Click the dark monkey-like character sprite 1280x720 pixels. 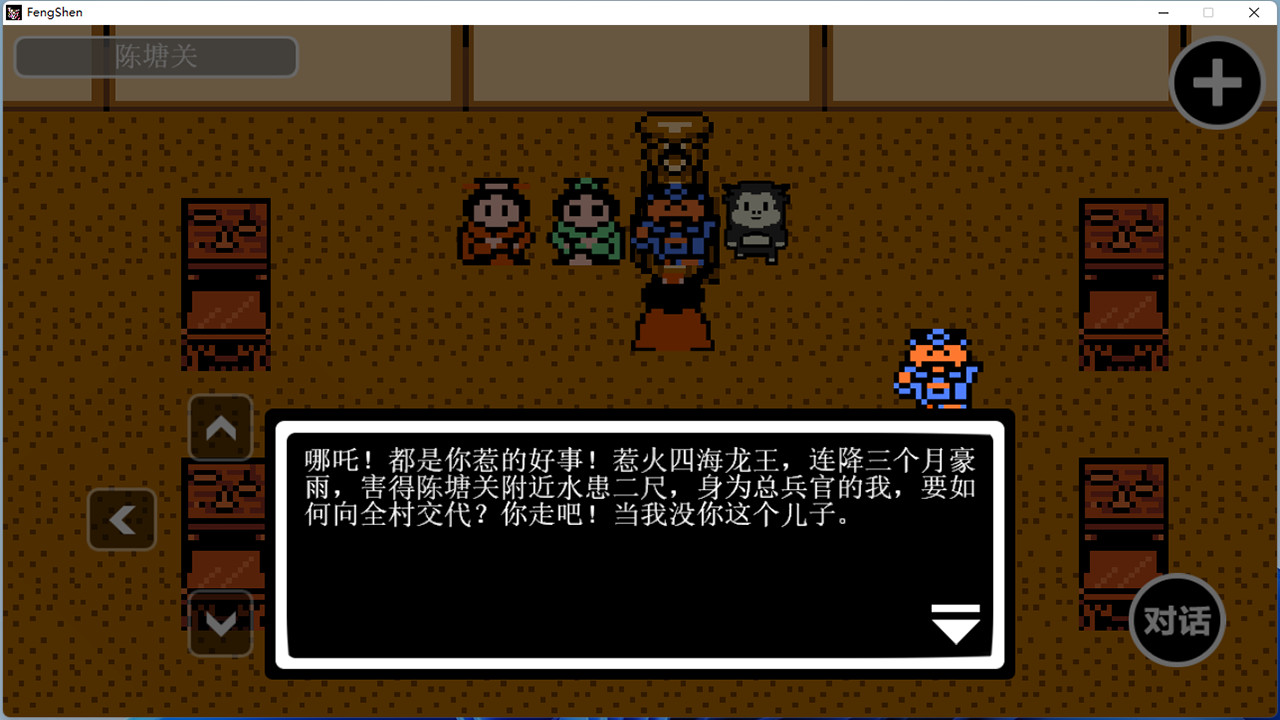tap(757, 220)
